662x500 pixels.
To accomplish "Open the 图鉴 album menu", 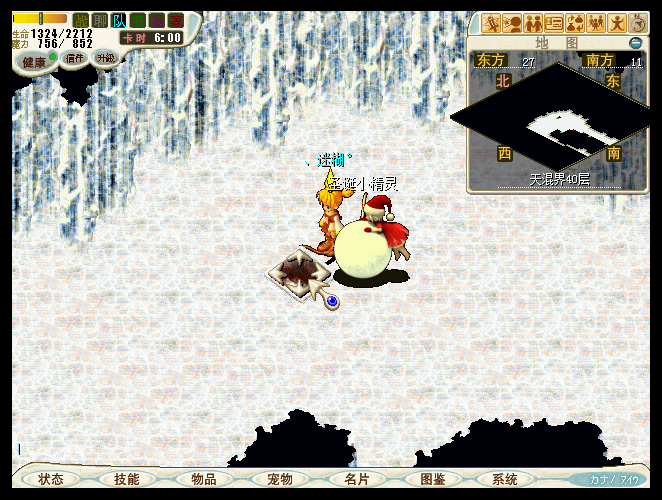I will pyautogui.click(x=433, y=480).
